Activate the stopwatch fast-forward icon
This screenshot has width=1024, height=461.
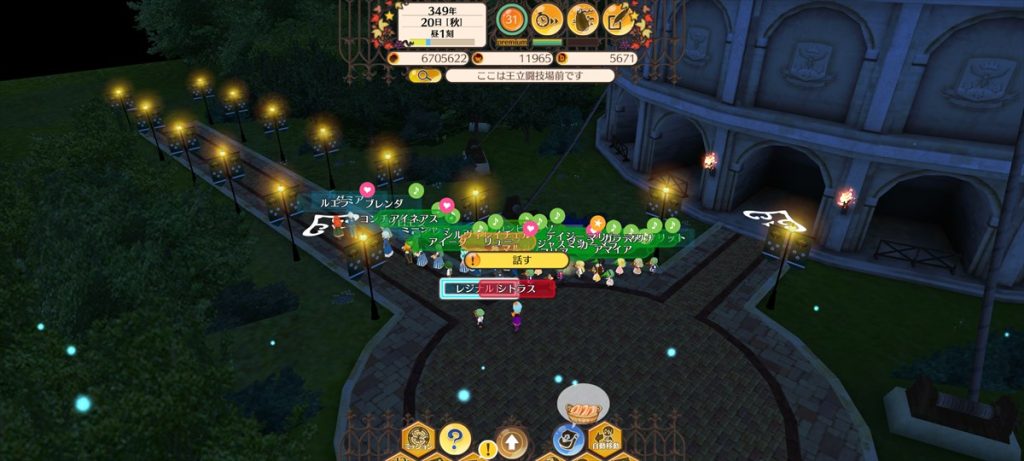[x=547, y=19]
